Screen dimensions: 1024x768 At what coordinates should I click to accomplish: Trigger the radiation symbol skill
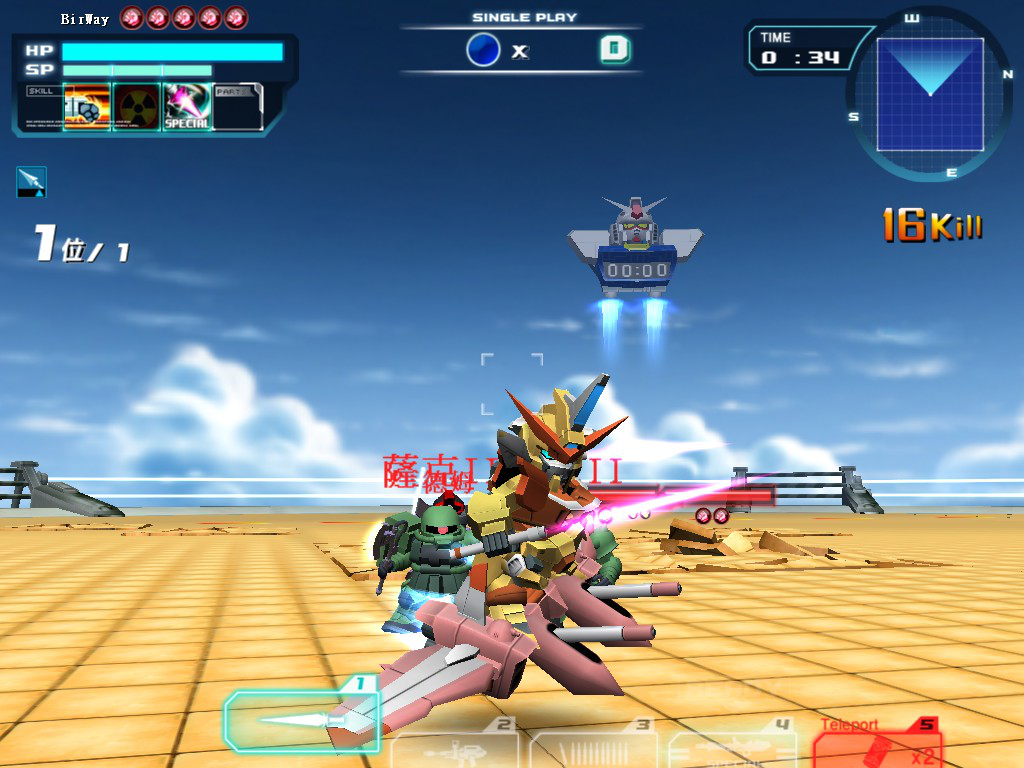pos(137,107)
